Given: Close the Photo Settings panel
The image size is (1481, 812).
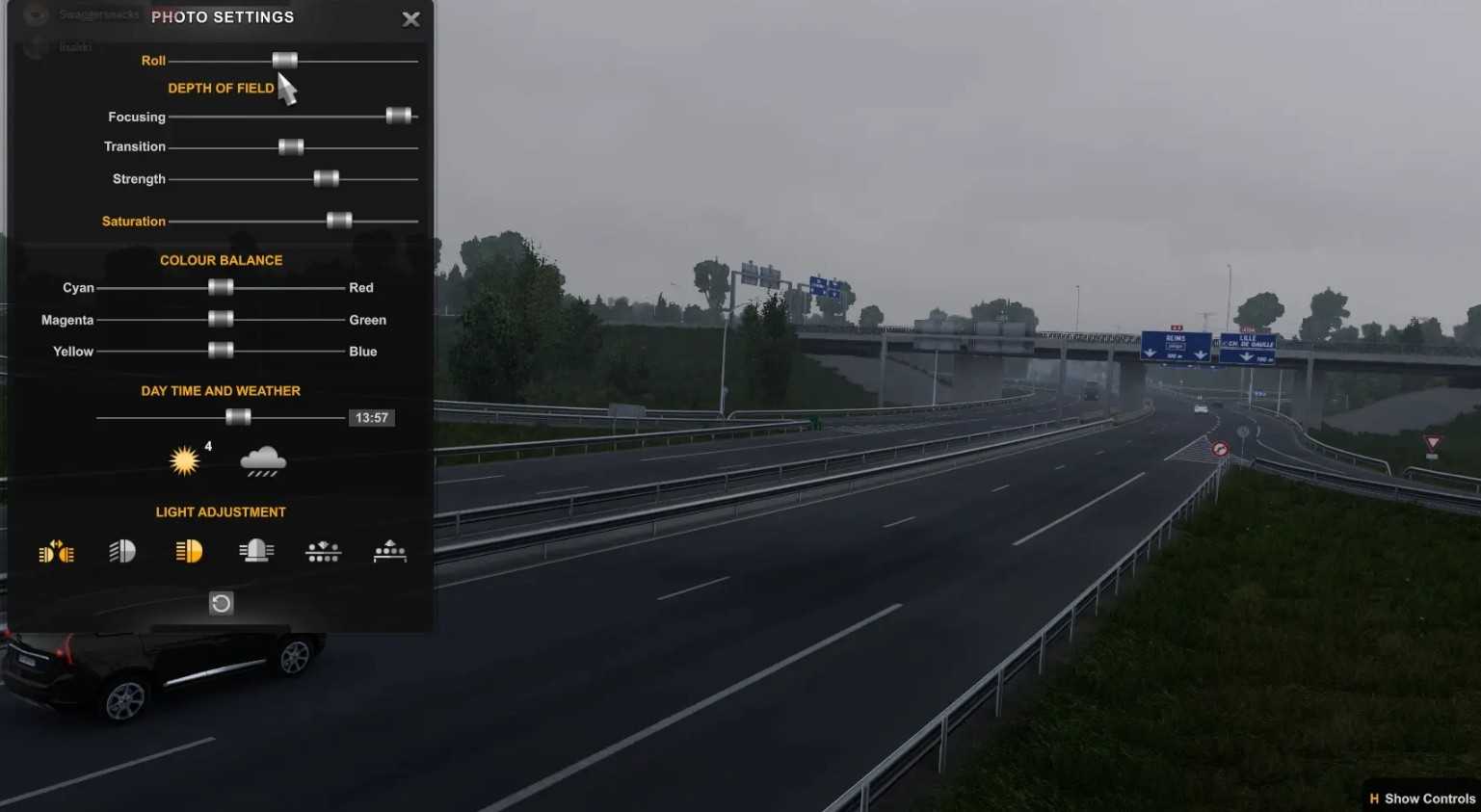Looking at the screenshot, I should [x=410, y=19].
